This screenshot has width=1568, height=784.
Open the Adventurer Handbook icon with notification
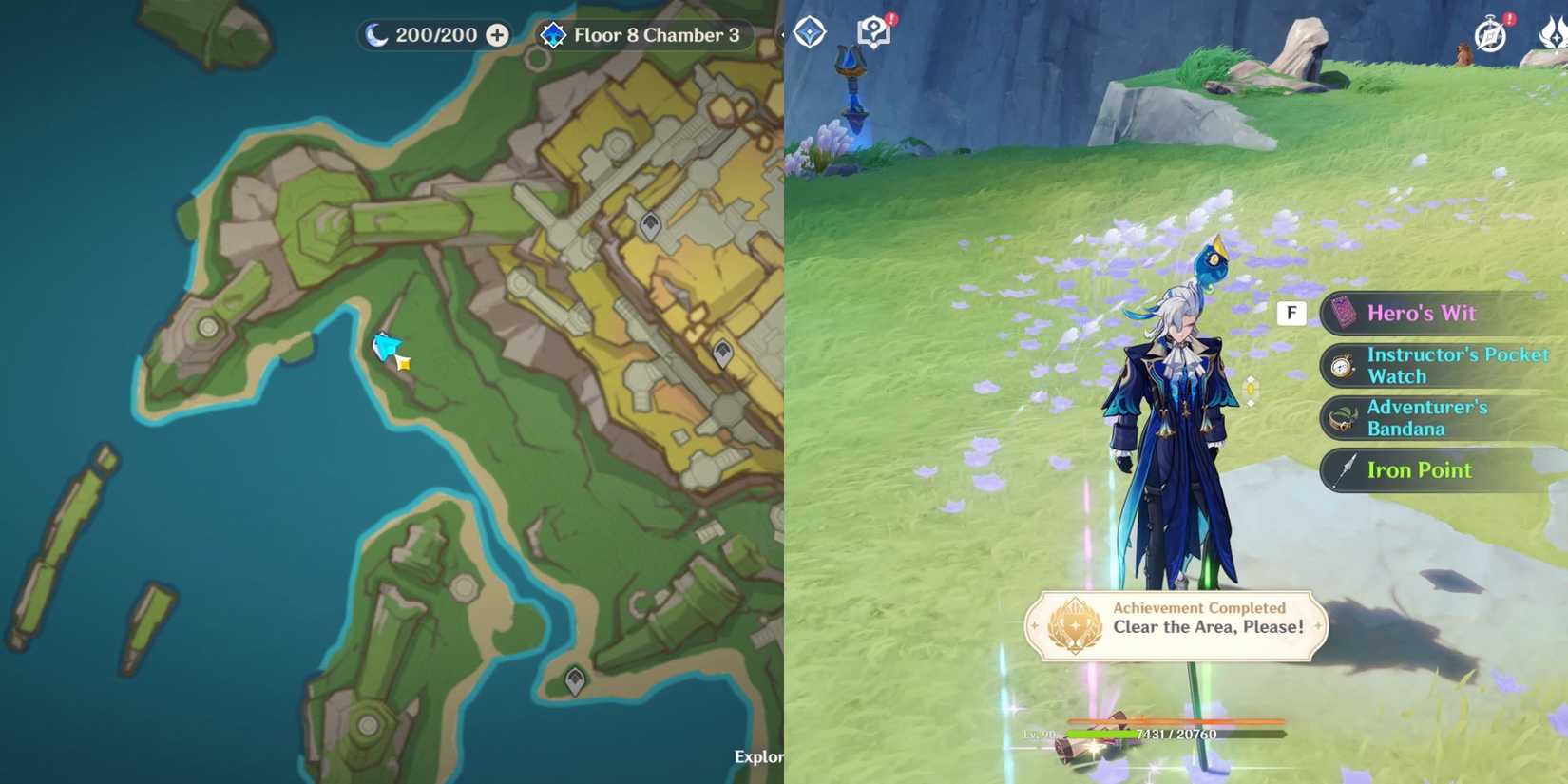pyautogui.click(x=872, y=29)
